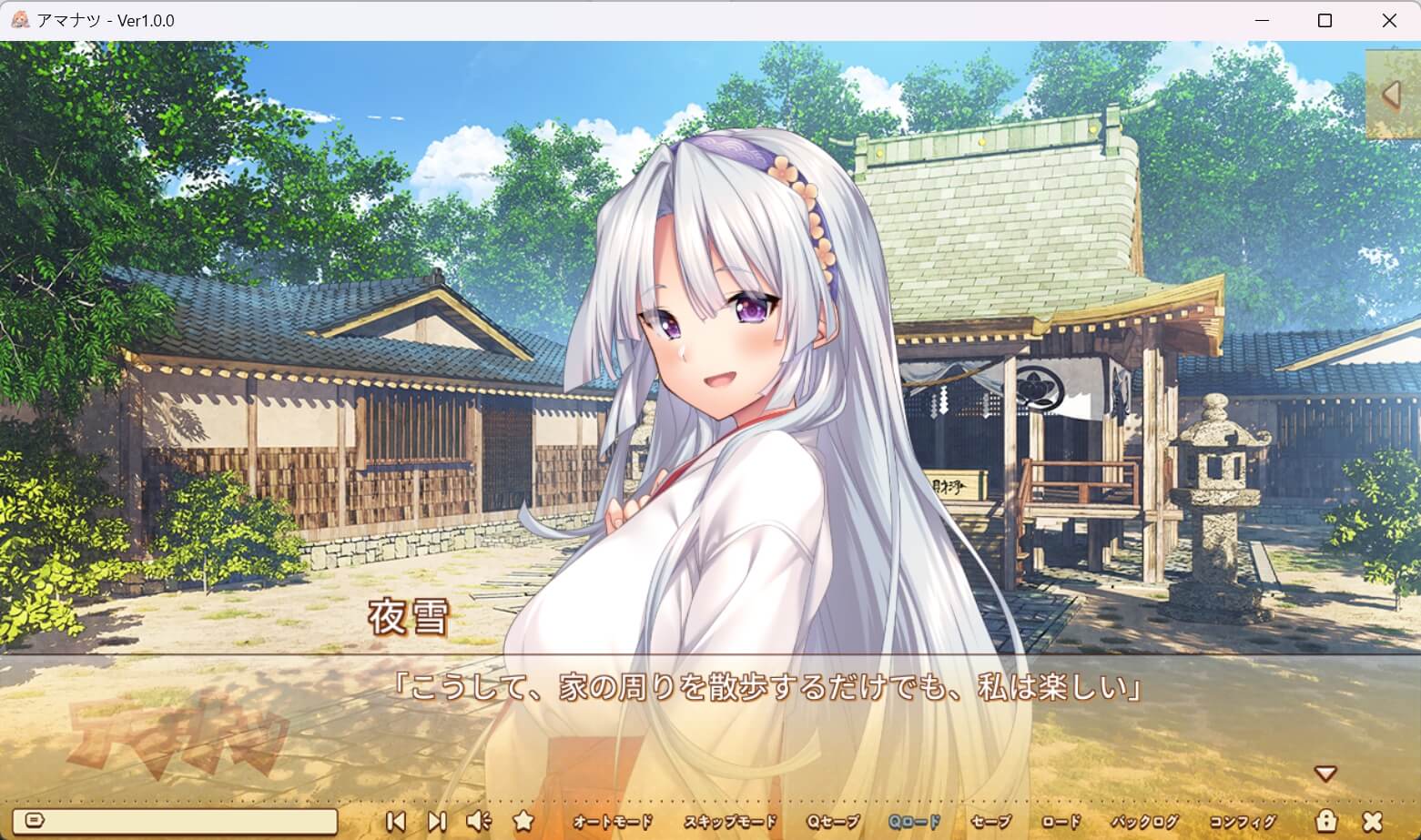This screenshot has height=840, width=1421.
Task: Open favorites with the star icon
Action: click(x=522, y=820)
